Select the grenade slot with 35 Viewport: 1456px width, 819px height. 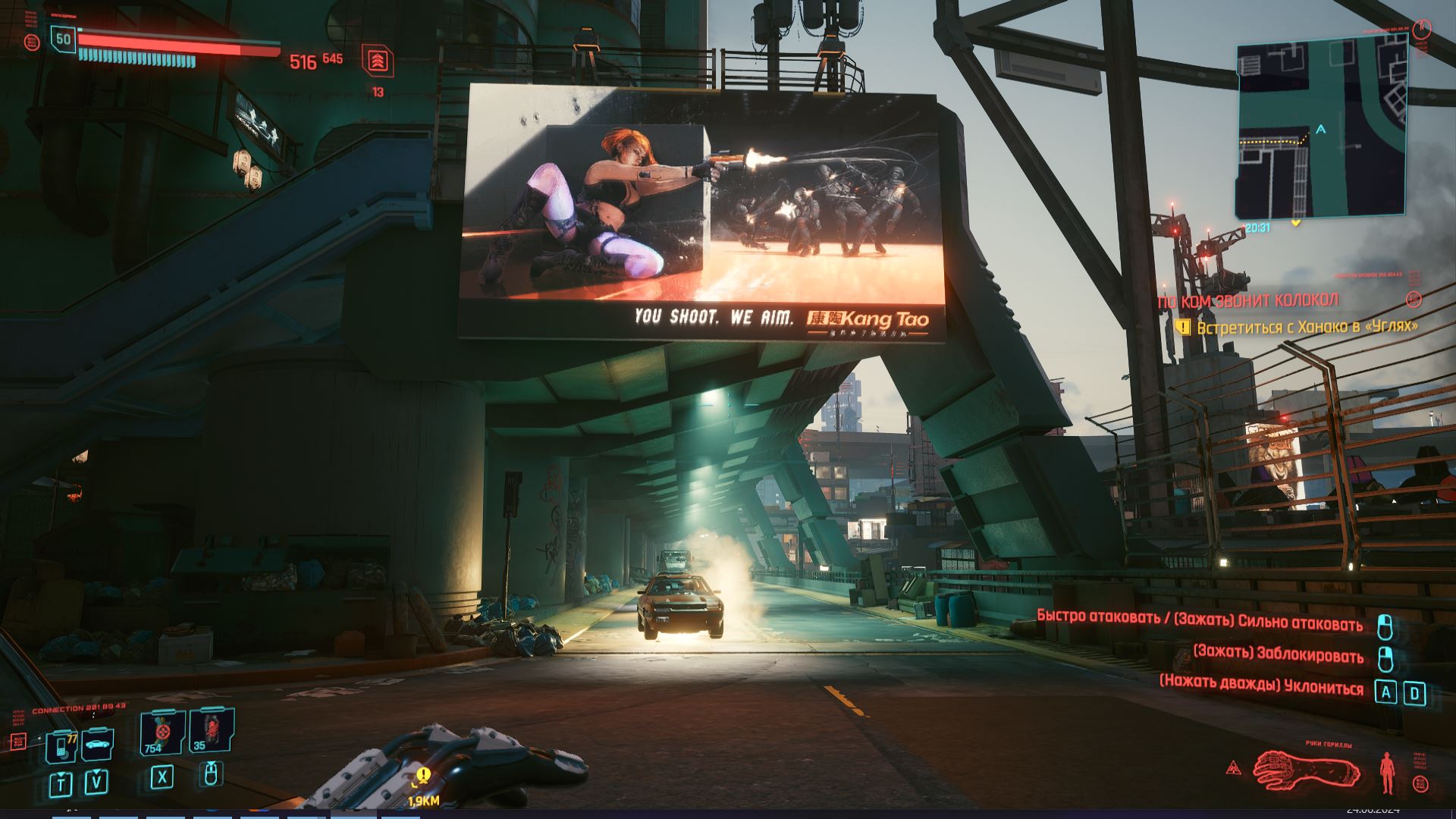click(x=211, y=731)
